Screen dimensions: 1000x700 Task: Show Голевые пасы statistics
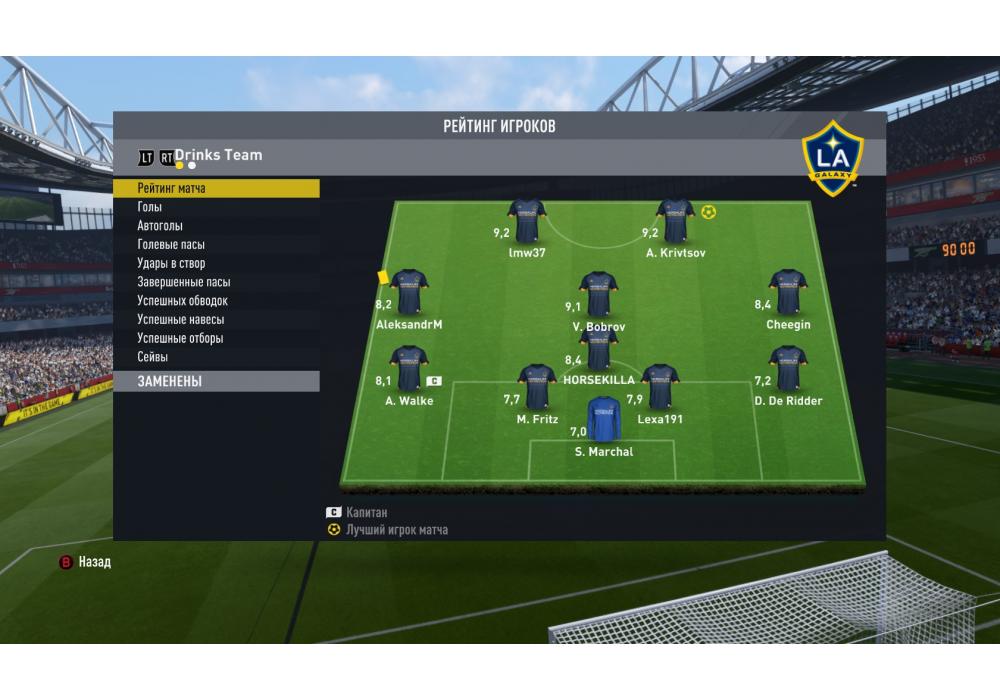[x=216, y=245]
